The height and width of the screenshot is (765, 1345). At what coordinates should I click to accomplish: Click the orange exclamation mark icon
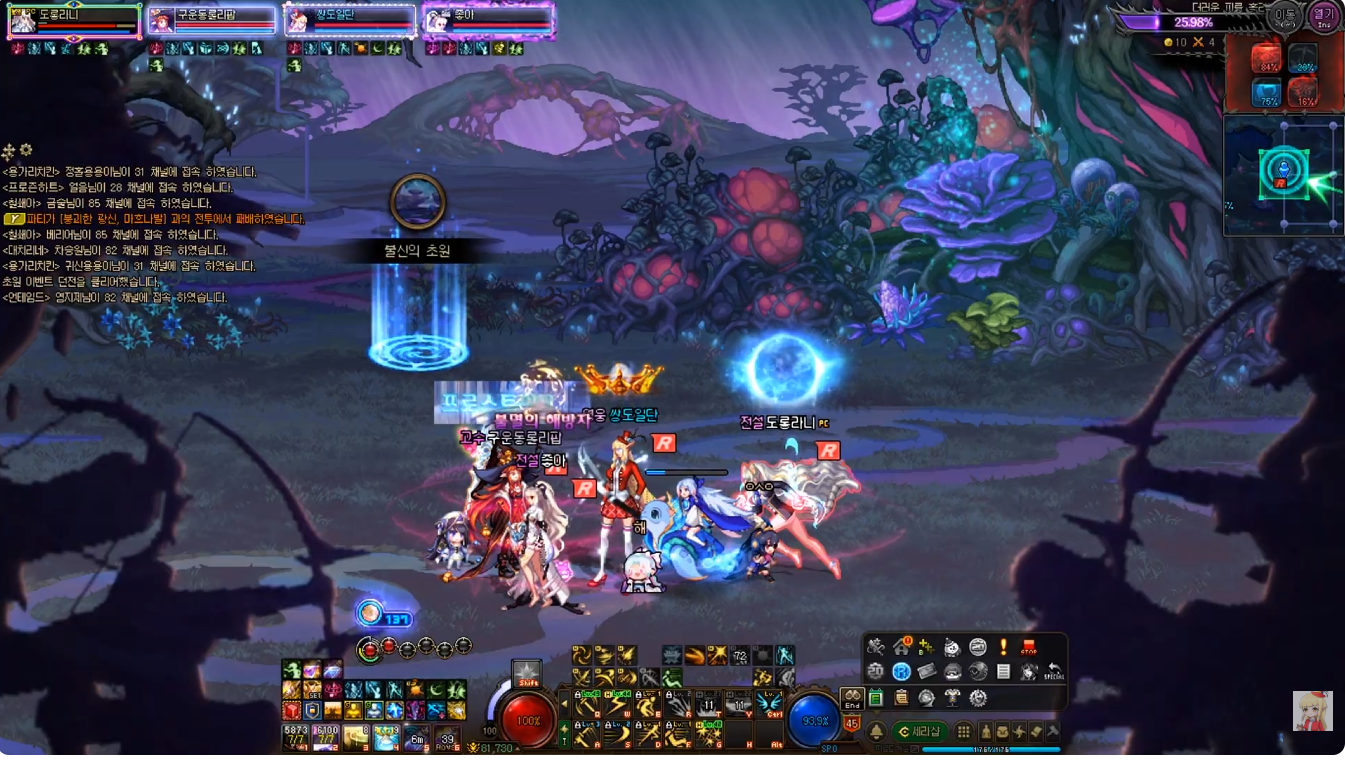(1003, 647)
